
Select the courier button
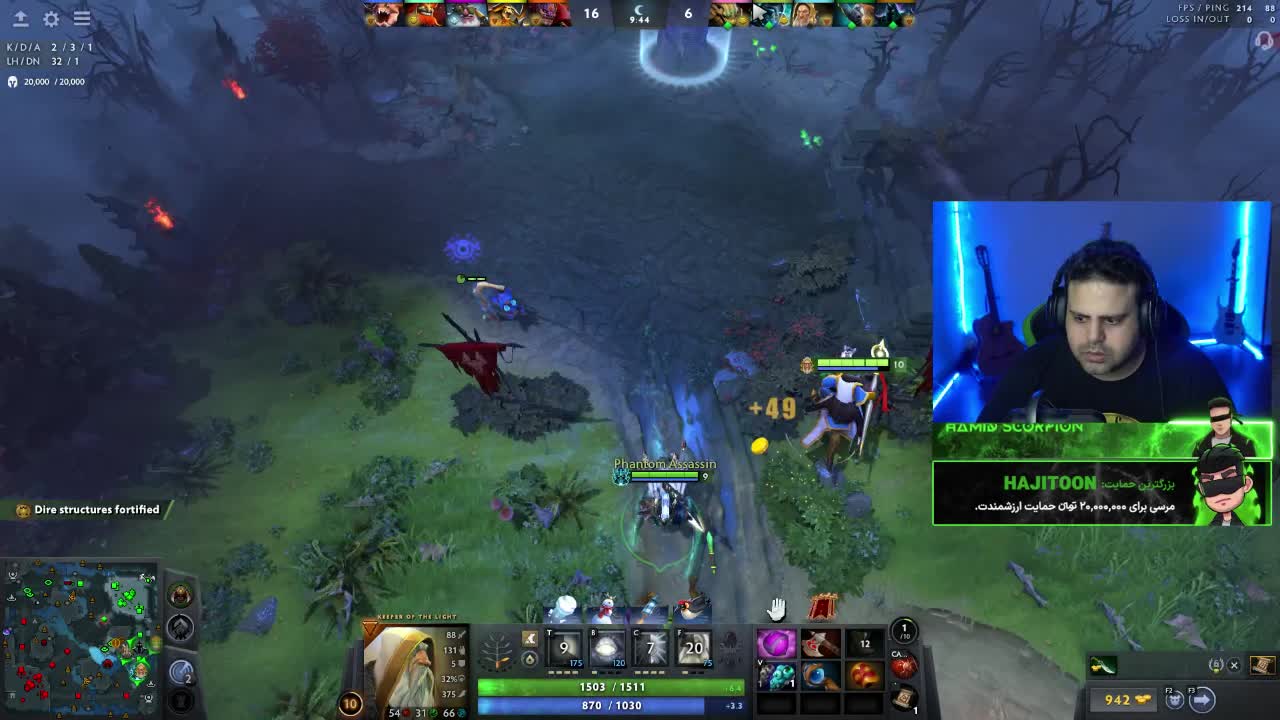coord(1175,700)
